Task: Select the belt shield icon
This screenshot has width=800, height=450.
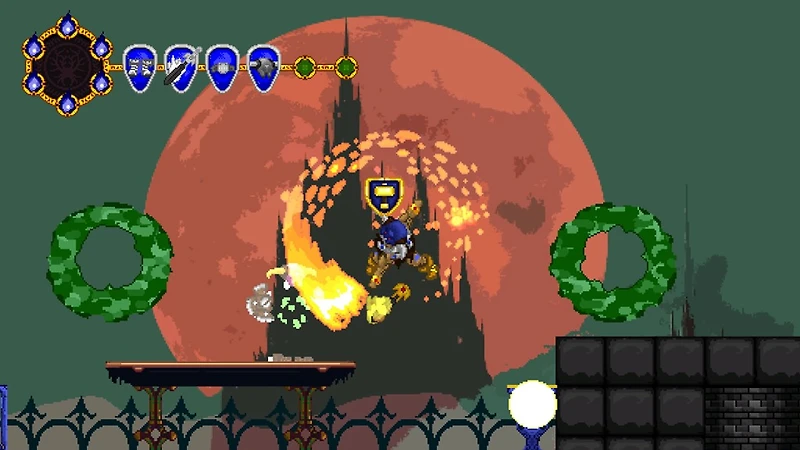Action: 222,68
